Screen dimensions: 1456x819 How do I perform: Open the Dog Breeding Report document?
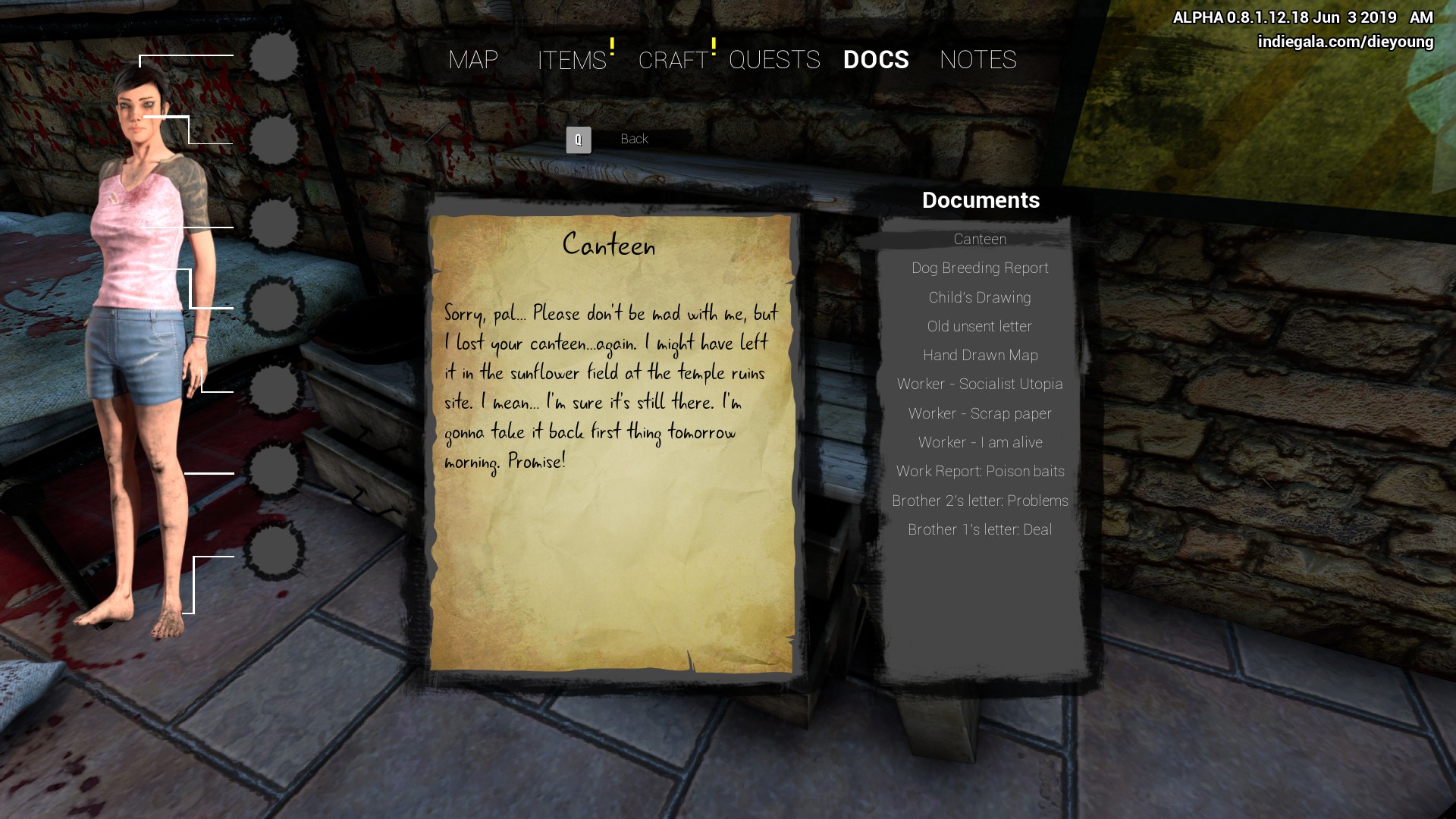(x=980, y=268)
